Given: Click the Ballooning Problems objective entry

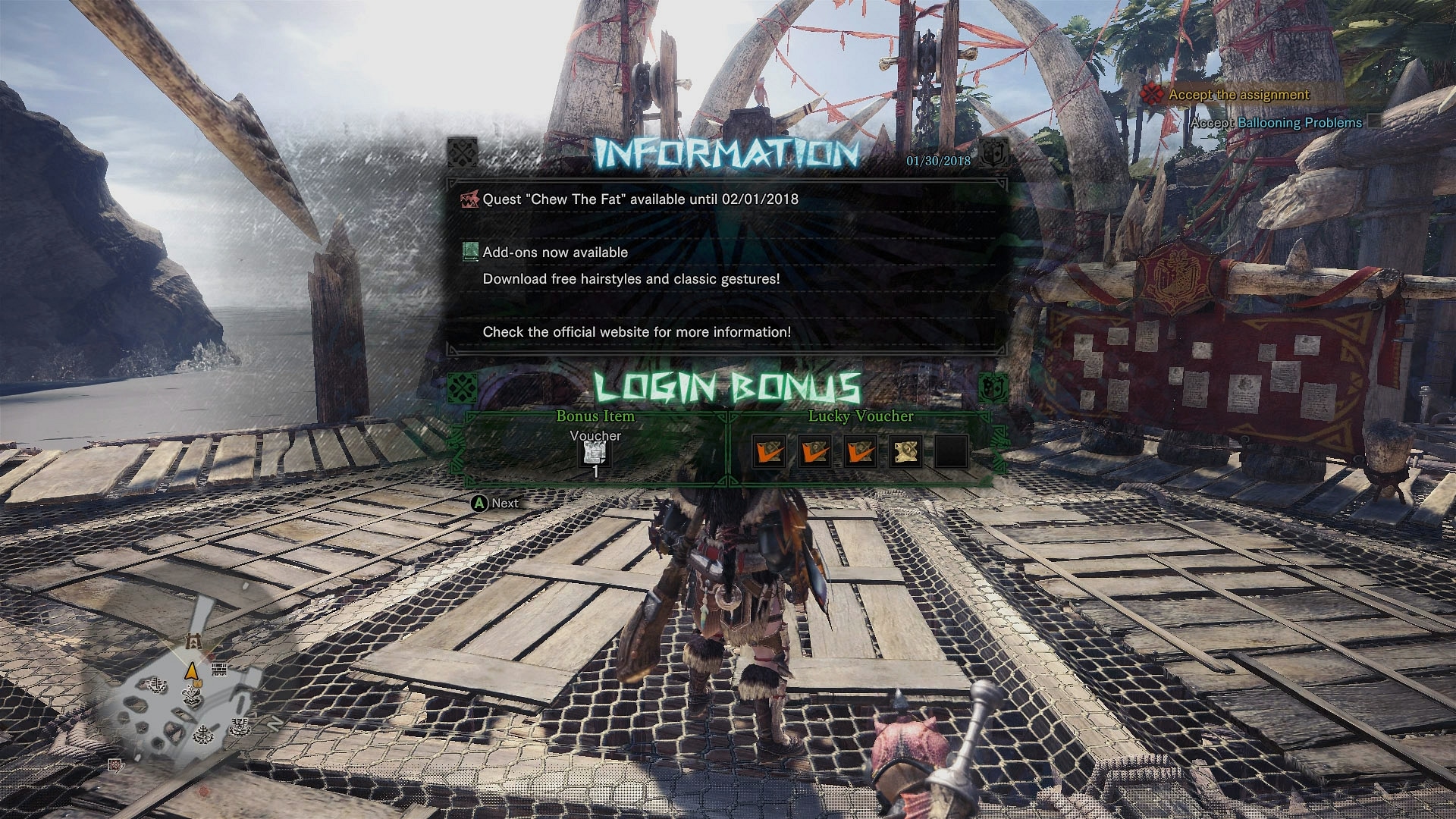Looking at the screenshot, I should [x=1298, y=123].
